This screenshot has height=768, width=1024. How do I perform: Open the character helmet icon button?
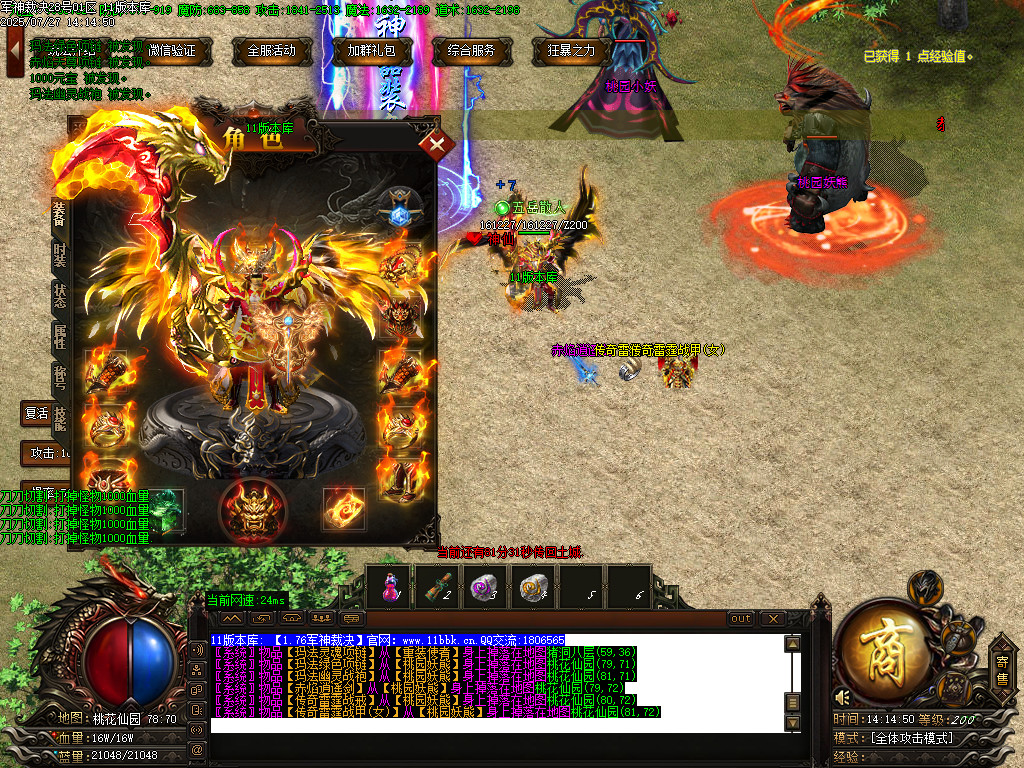tap(925, 587)
